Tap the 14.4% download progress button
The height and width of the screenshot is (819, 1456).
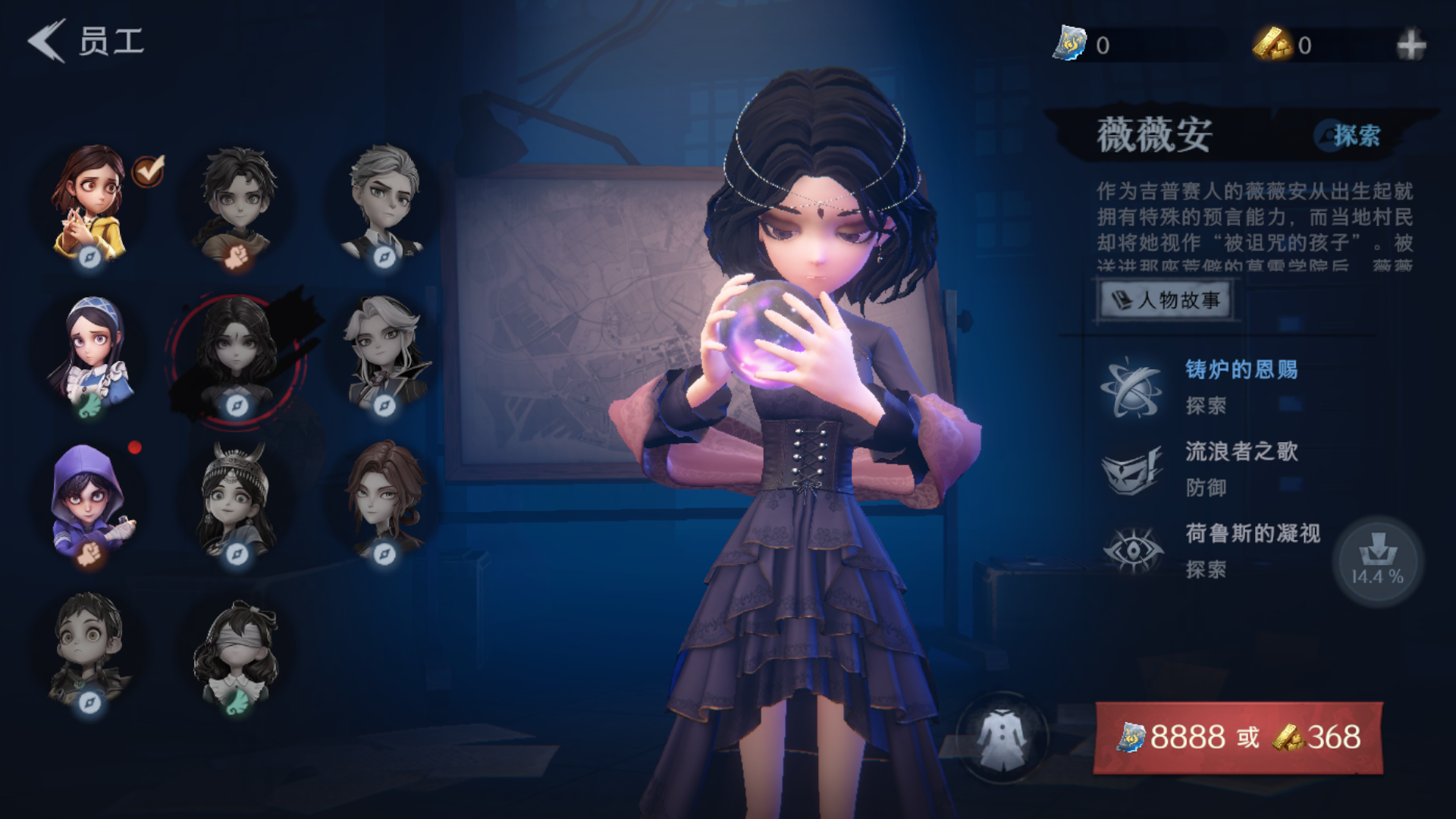[1377, 561]
